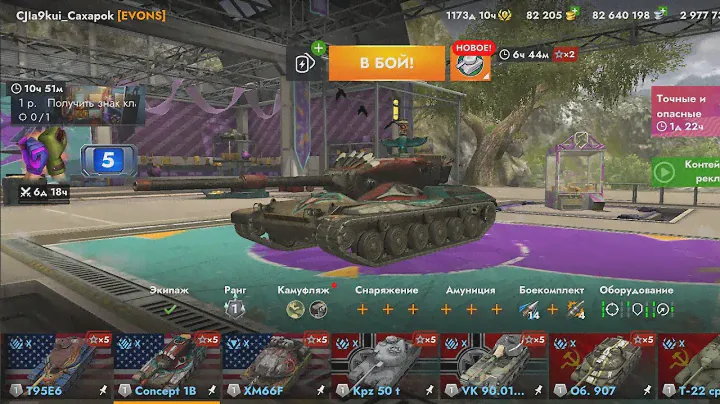Select the Kpz 50 t tank
Image resolution: width=720 pixels, height=404 pixels.
point(384,366)
